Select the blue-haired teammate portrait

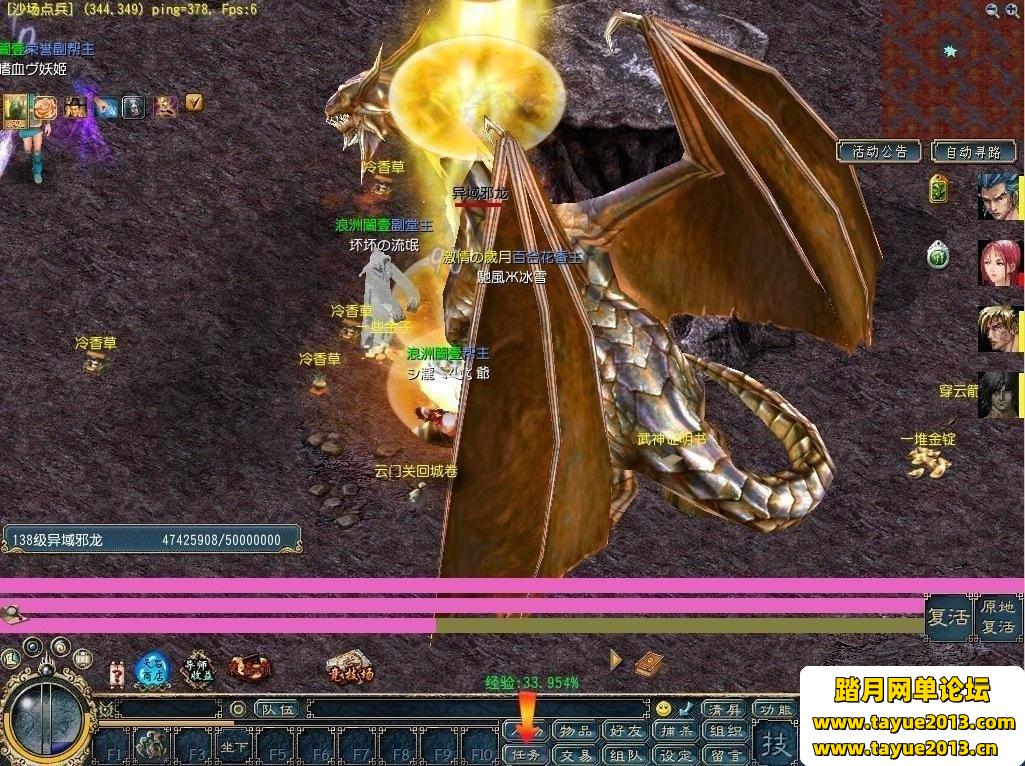coord(999,197)
